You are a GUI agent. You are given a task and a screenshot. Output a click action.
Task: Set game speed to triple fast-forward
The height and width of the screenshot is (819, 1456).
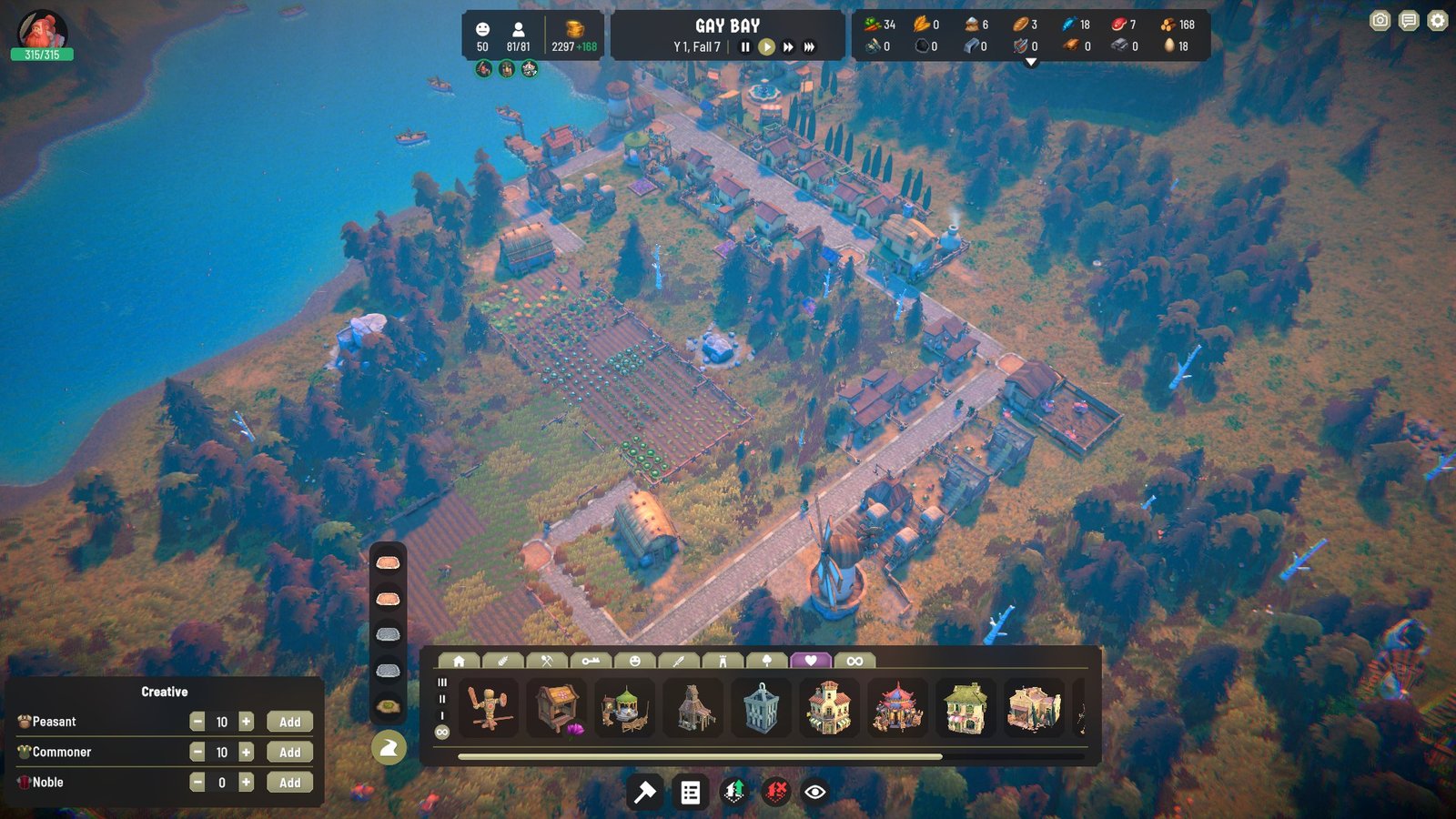[809, 47]
